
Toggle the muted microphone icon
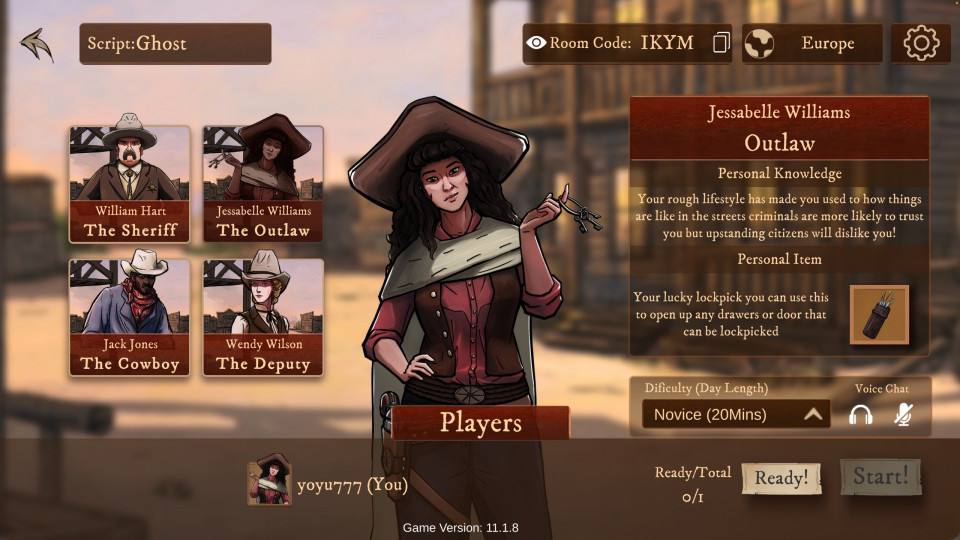point(903,414)
